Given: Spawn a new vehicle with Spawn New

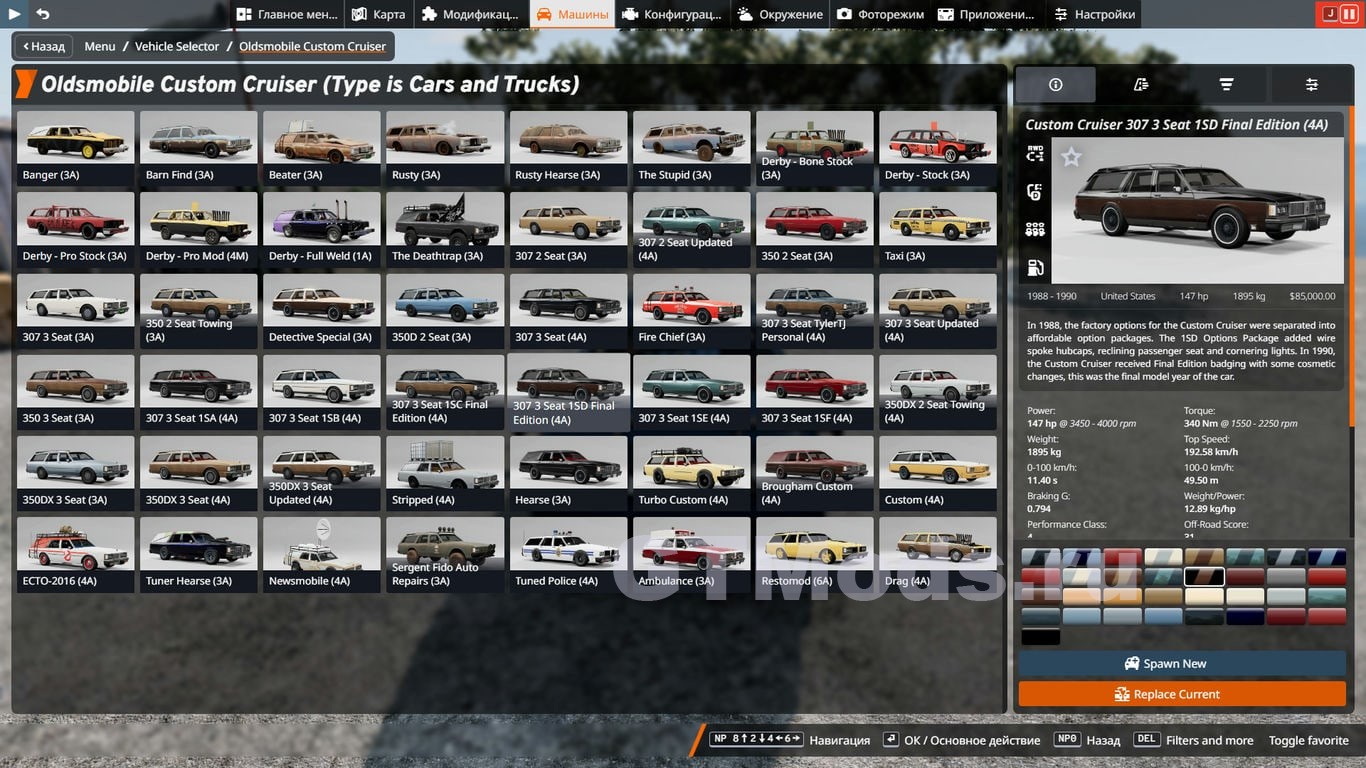Looking at the screenshot, I should click(x=1181, y=663).
